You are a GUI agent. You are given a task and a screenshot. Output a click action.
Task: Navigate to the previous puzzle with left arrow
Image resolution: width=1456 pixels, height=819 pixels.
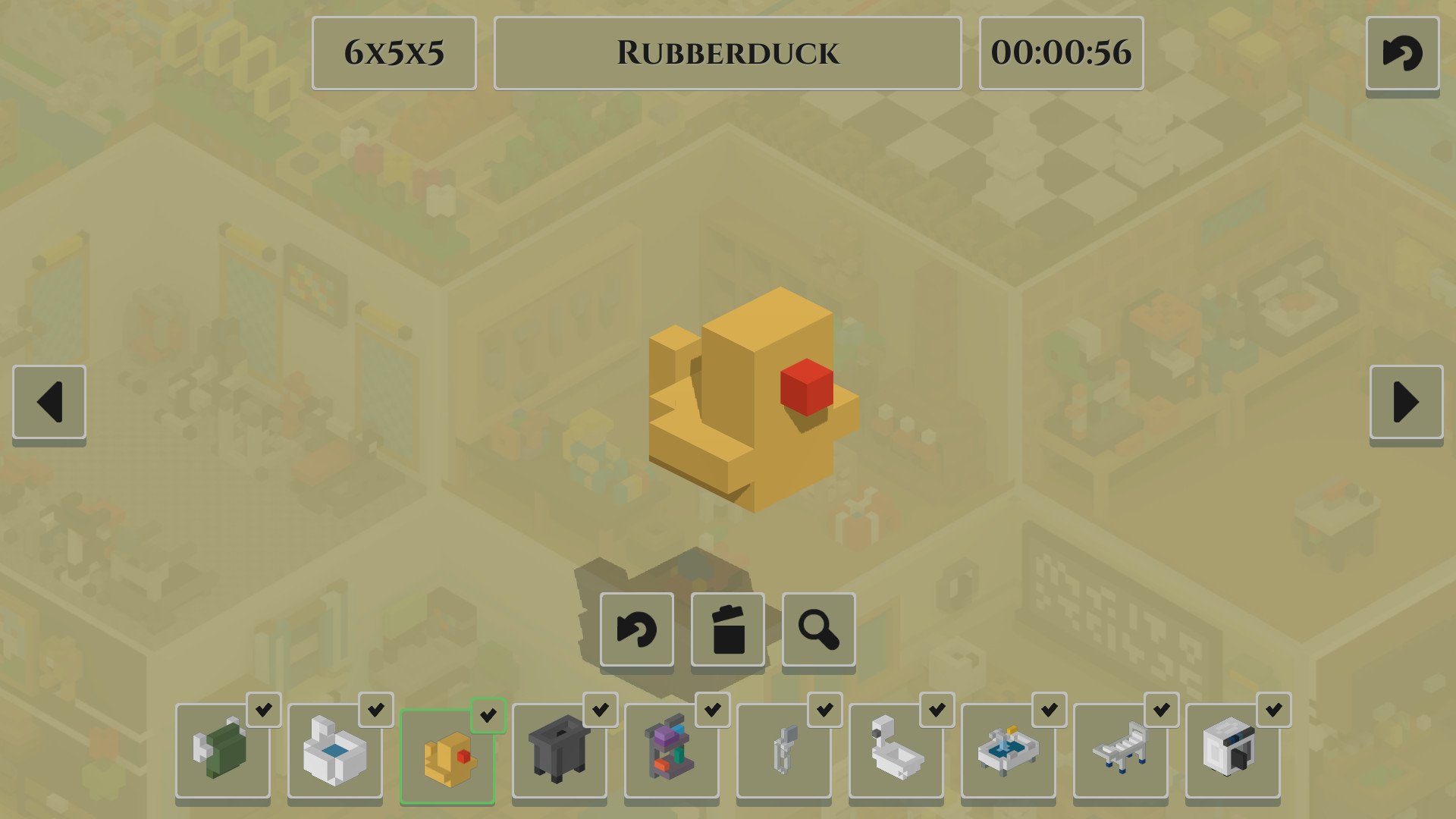tap(48, 403)
